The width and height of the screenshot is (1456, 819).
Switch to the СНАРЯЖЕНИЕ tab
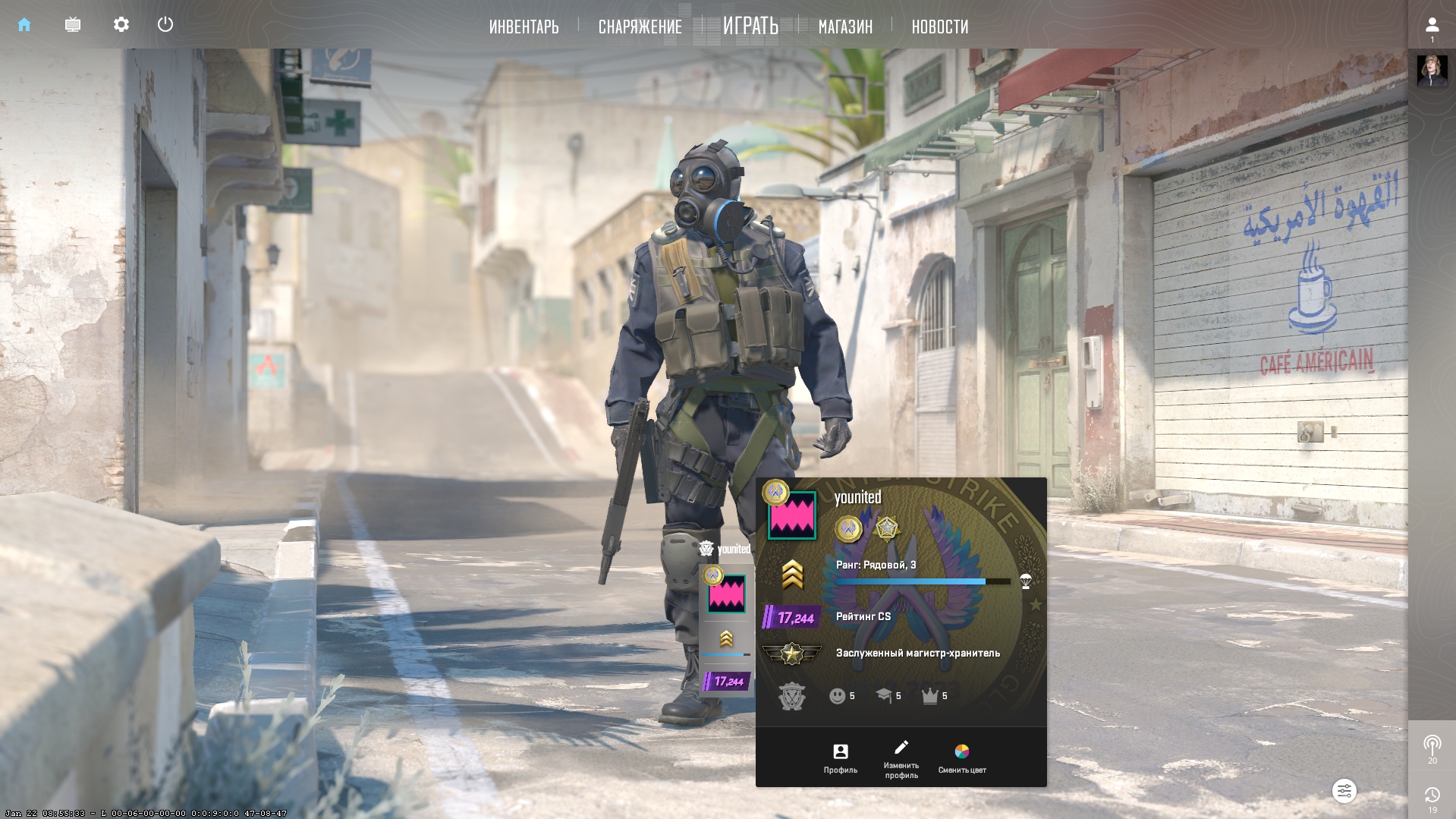[640, 27]
